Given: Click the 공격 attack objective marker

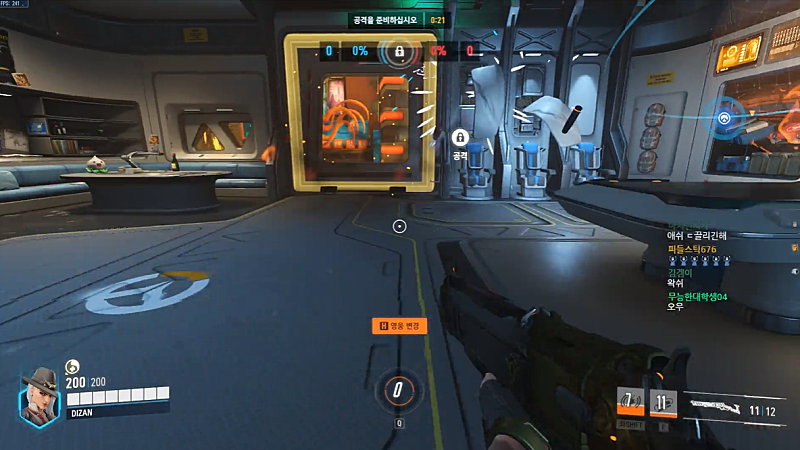Looking at the screenshot, I should [x=460, y=139].
